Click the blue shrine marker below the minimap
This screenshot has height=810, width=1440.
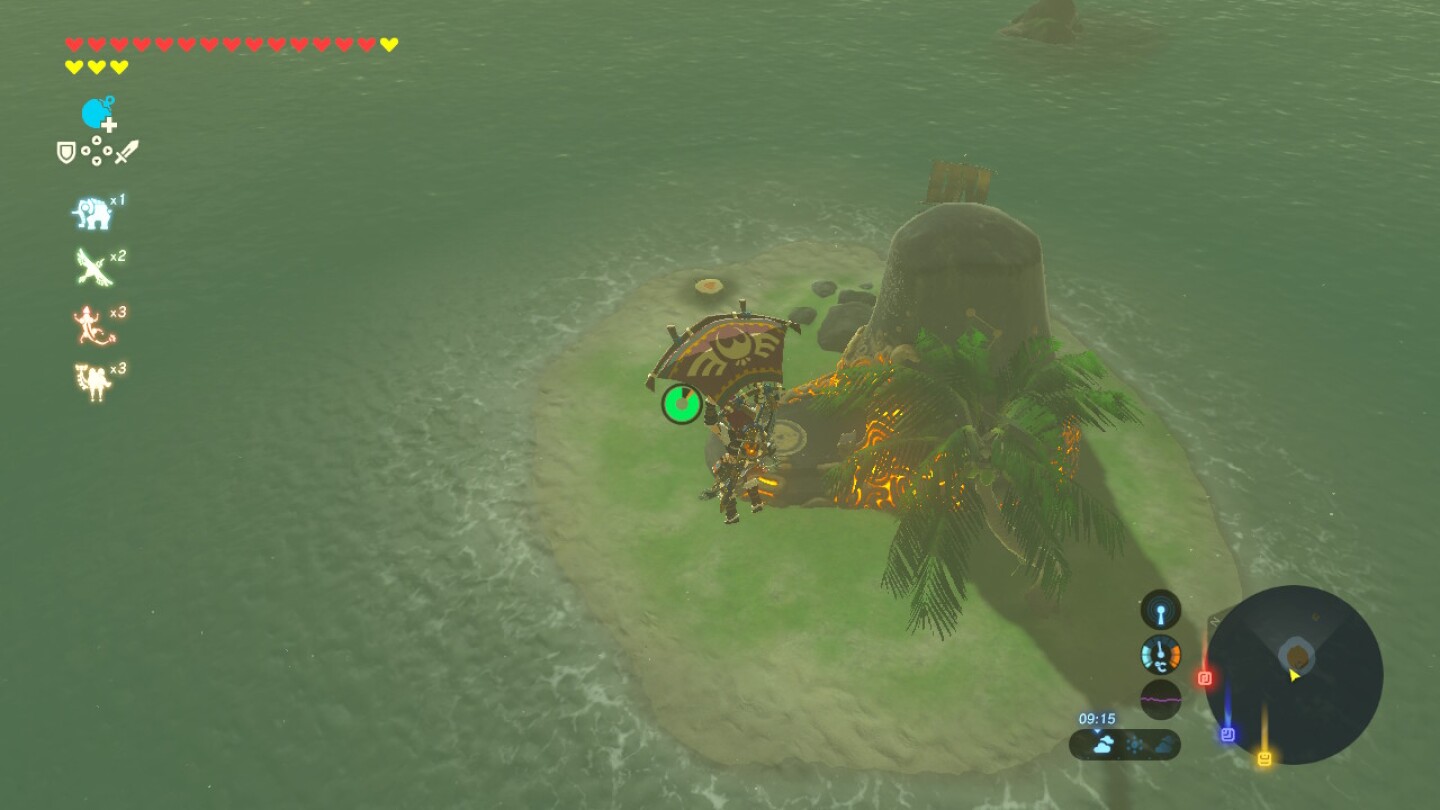point(1228,733)
